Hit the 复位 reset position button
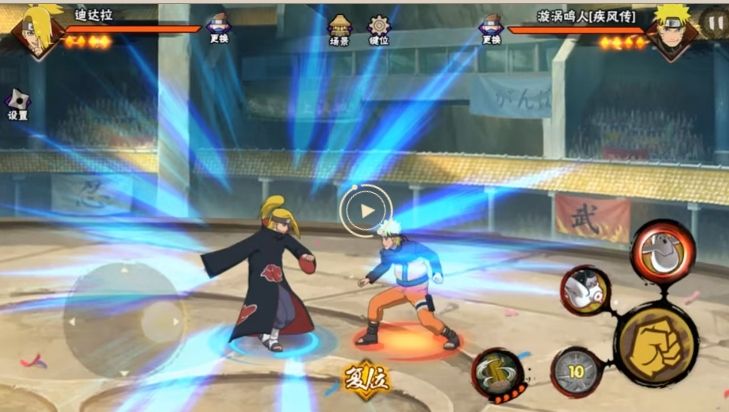The height and width of the screenshot is (412, 729). 366,378
